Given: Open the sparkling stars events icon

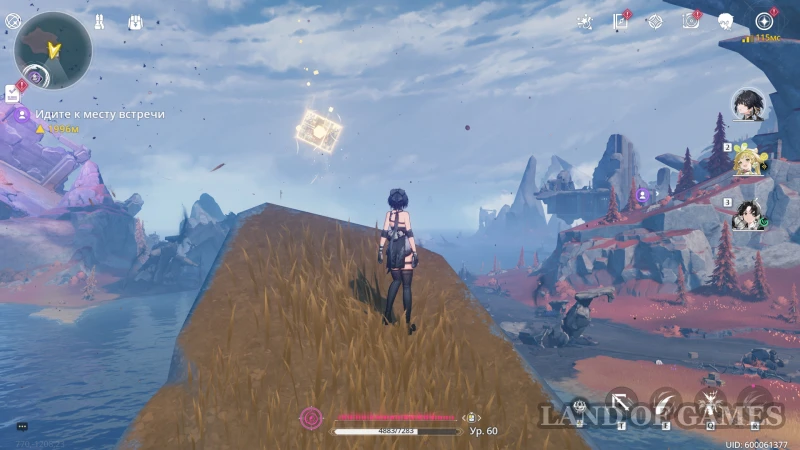Looking at the screenshot, I should pyautogui.click(x=586, y=21).
